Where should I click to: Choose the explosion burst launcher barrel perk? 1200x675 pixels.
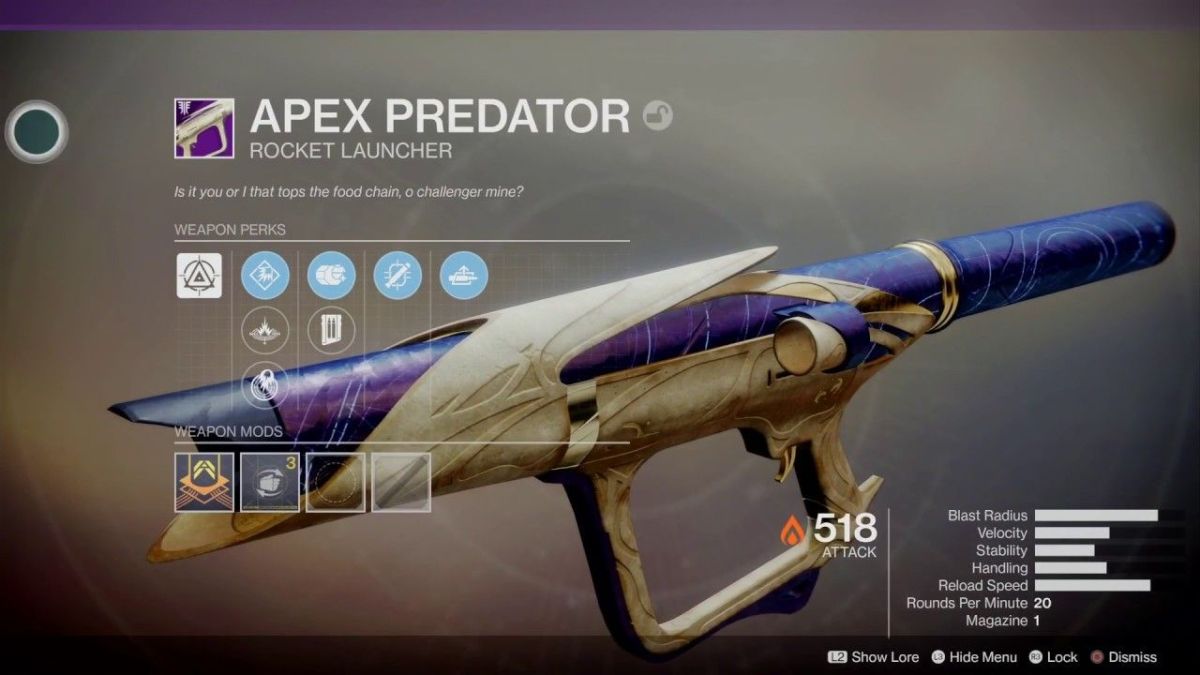265,330
